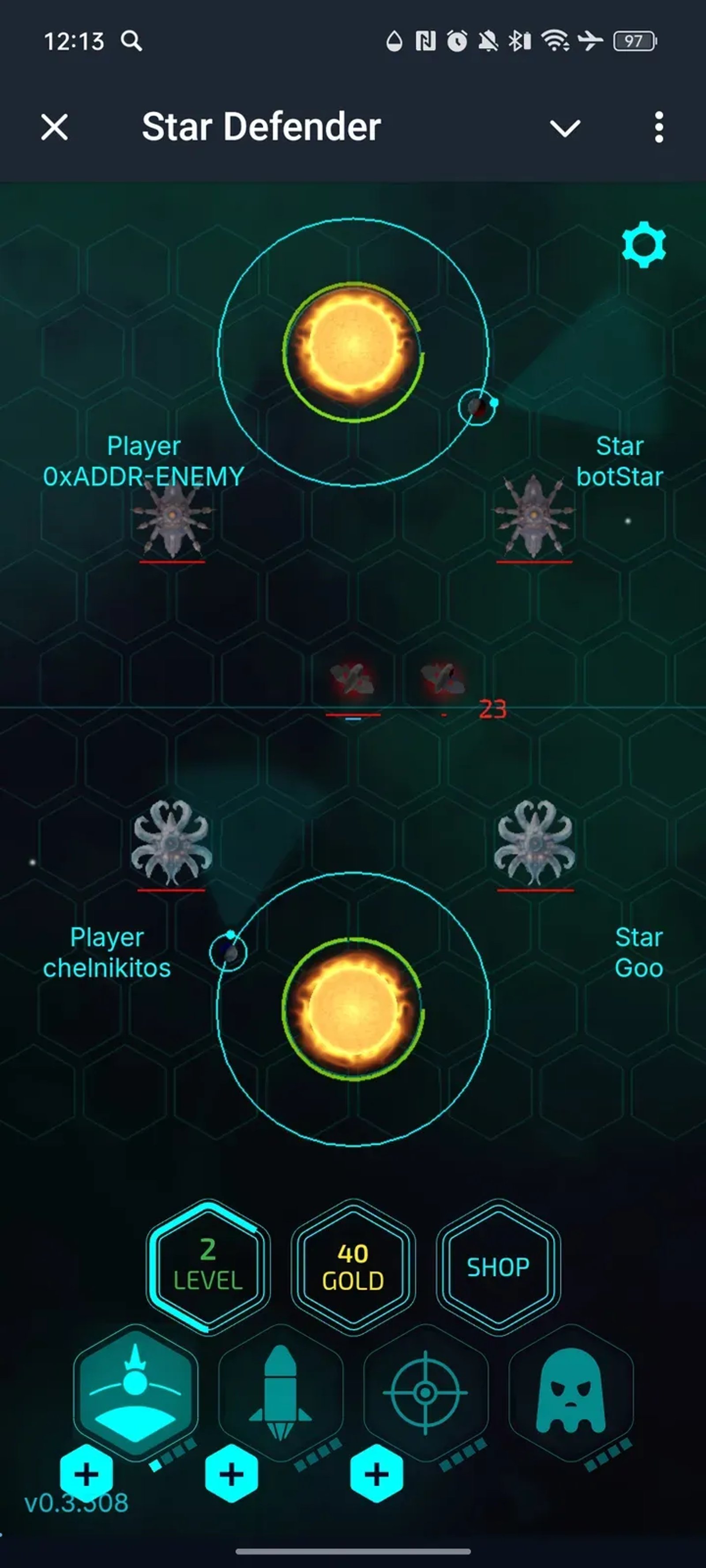Collapse the Star Defender panel with the chevron
This screenshot has height=1568, width=706.
[565, 128]
